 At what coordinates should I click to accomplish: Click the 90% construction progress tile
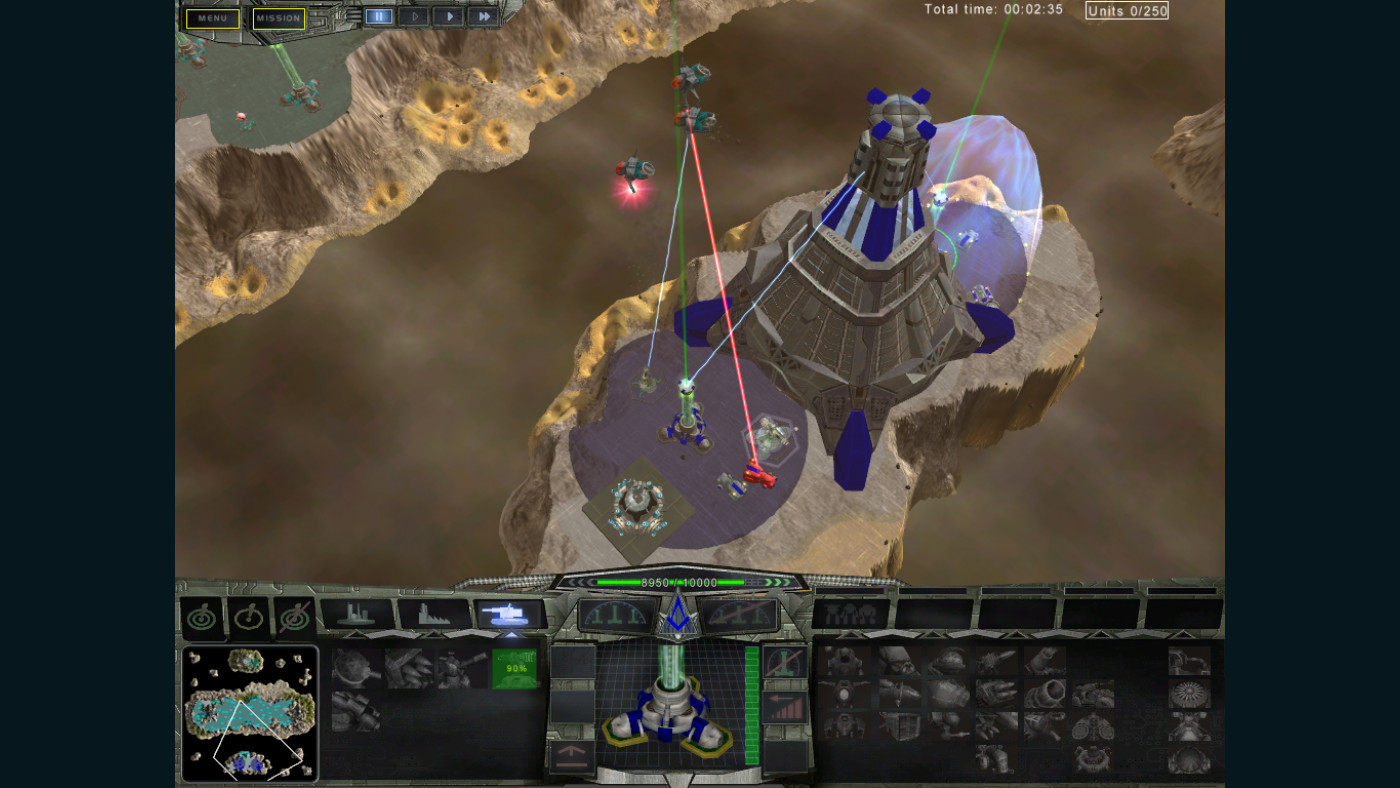(515, 667)
